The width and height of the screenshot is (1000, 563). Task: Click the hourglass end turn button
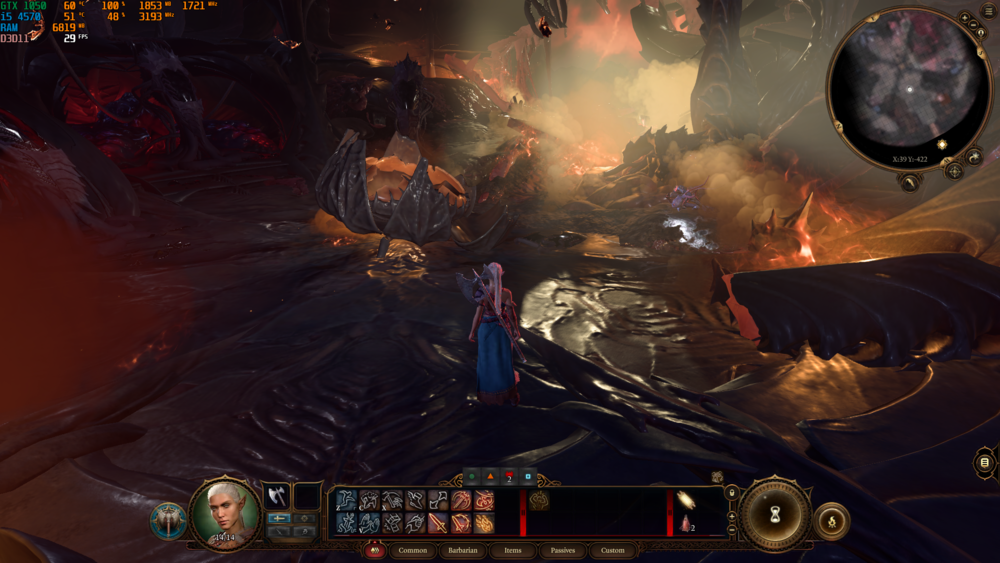coord(775,516)
